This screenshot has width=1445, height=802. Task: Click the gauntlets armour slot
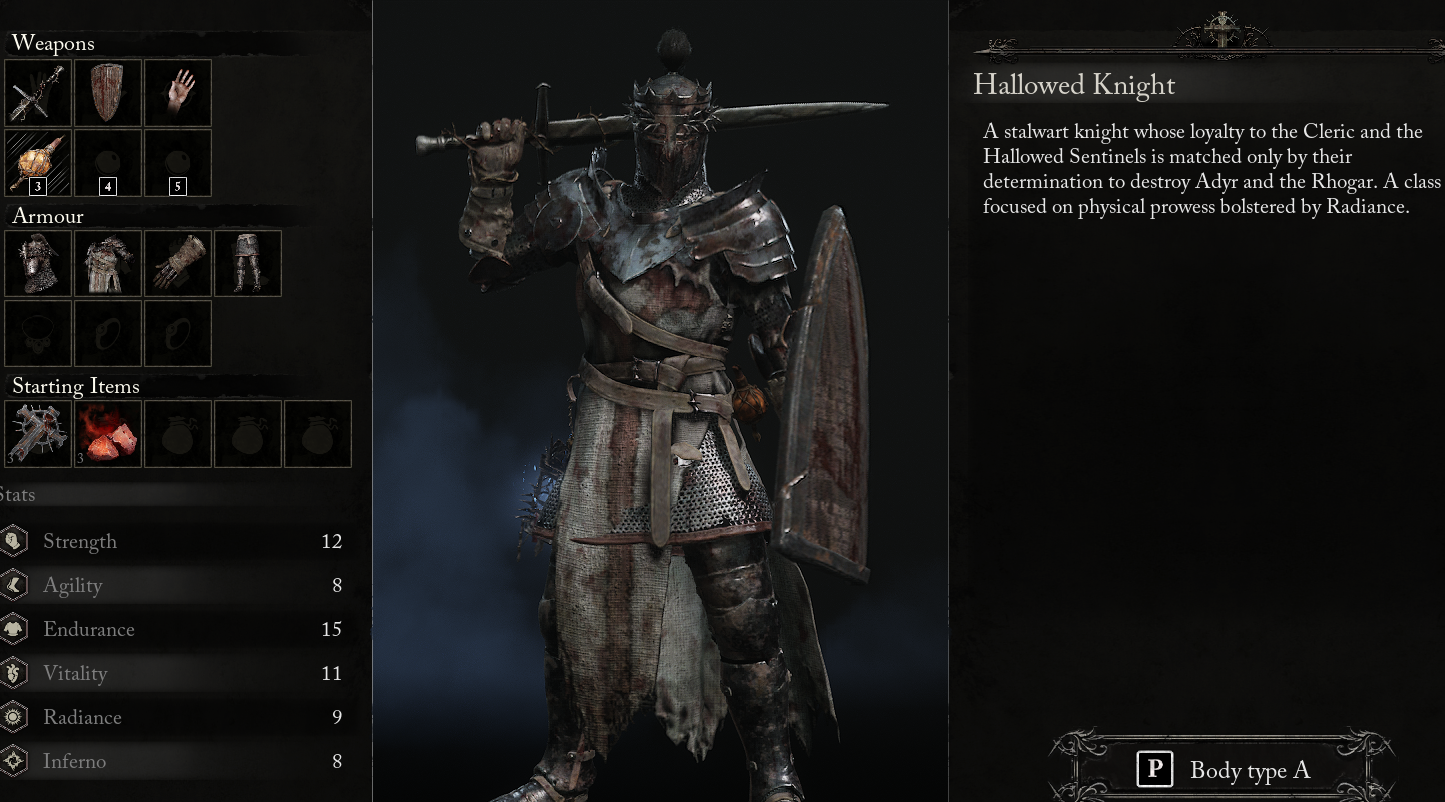coord(177,263)
